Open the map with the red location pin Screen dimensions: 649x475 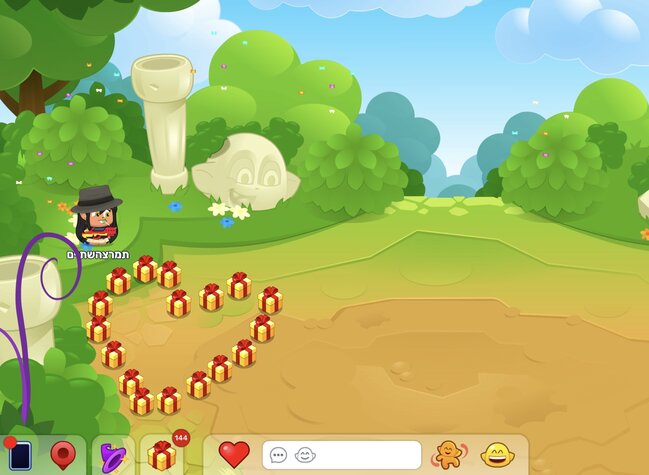64,456
